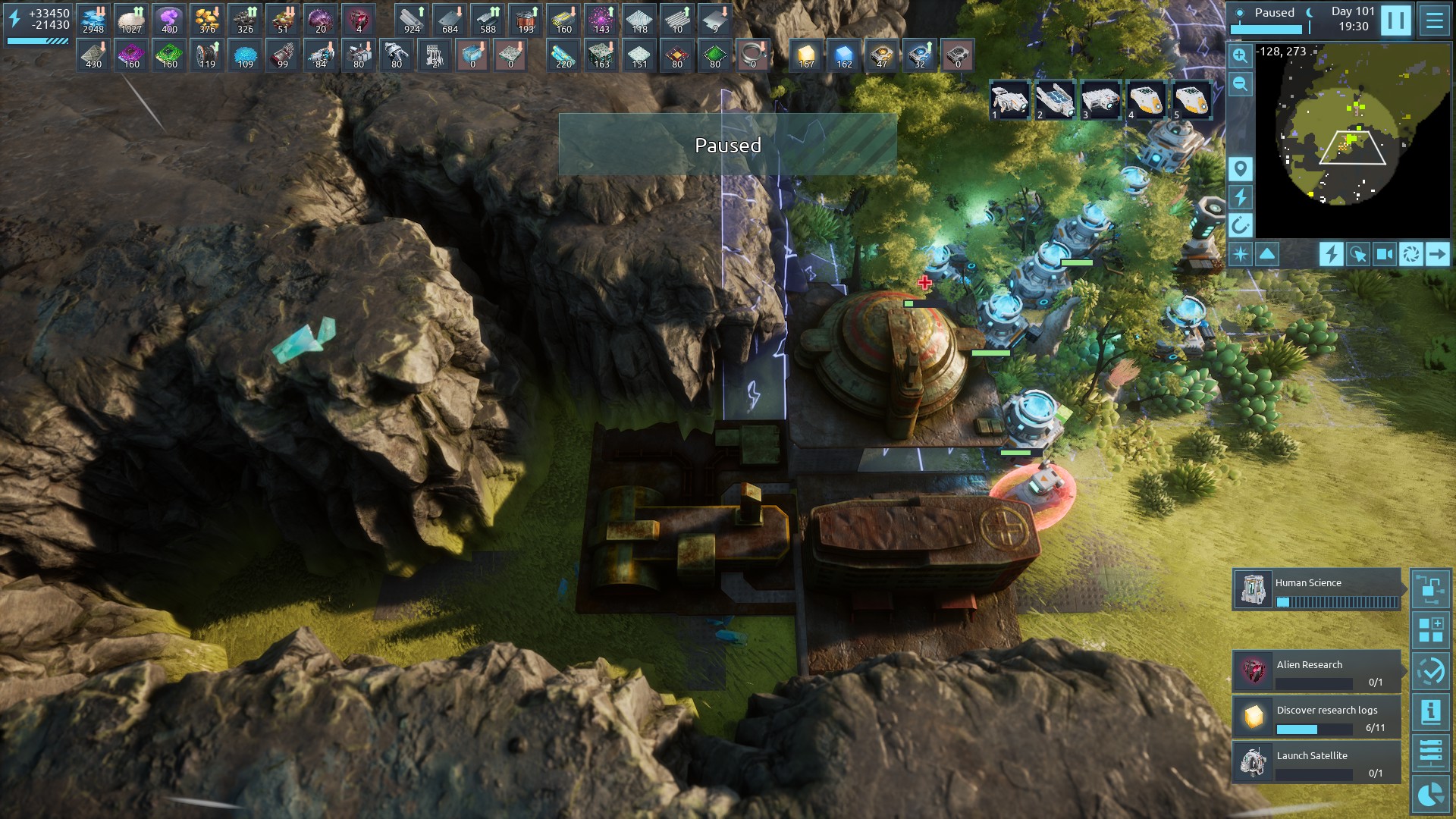Select the orange-white drone in slot 4
This screenshot has width=1456, height=819.
[x=1146, y=100]
